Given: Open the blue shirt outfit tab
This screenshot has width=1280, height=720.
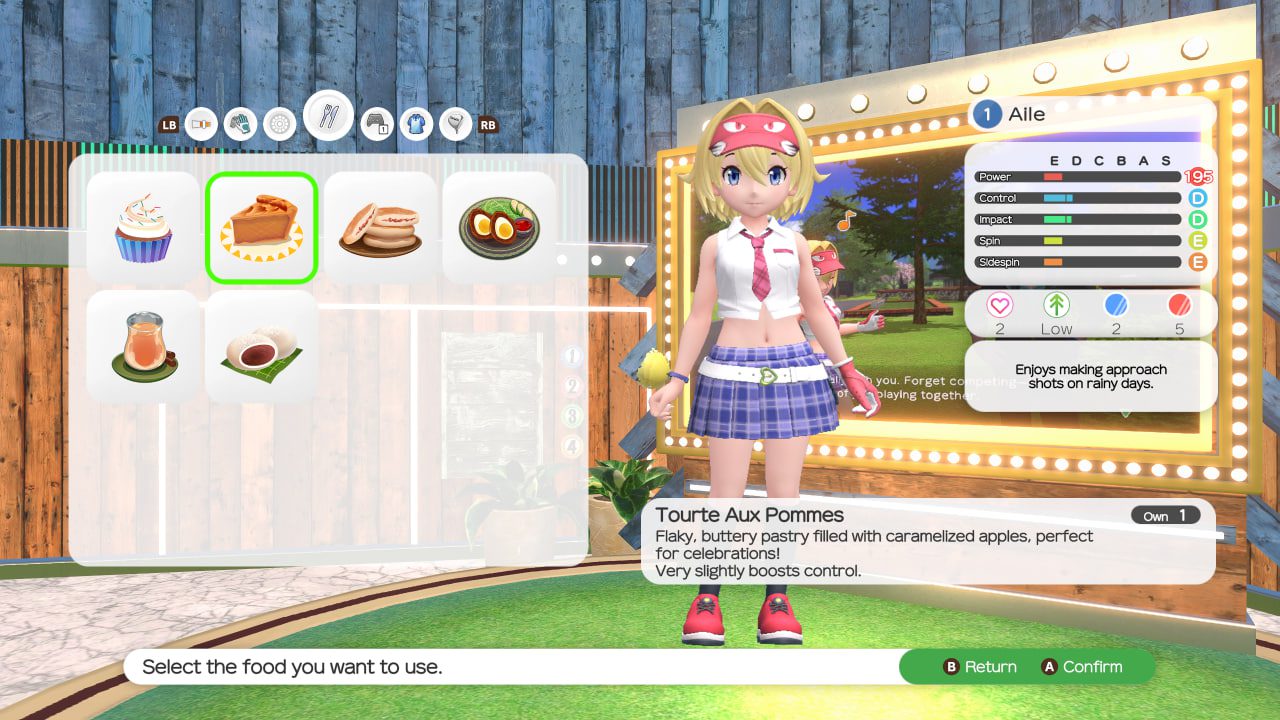Looking at the screenshot, I should (x=416, y=124).
